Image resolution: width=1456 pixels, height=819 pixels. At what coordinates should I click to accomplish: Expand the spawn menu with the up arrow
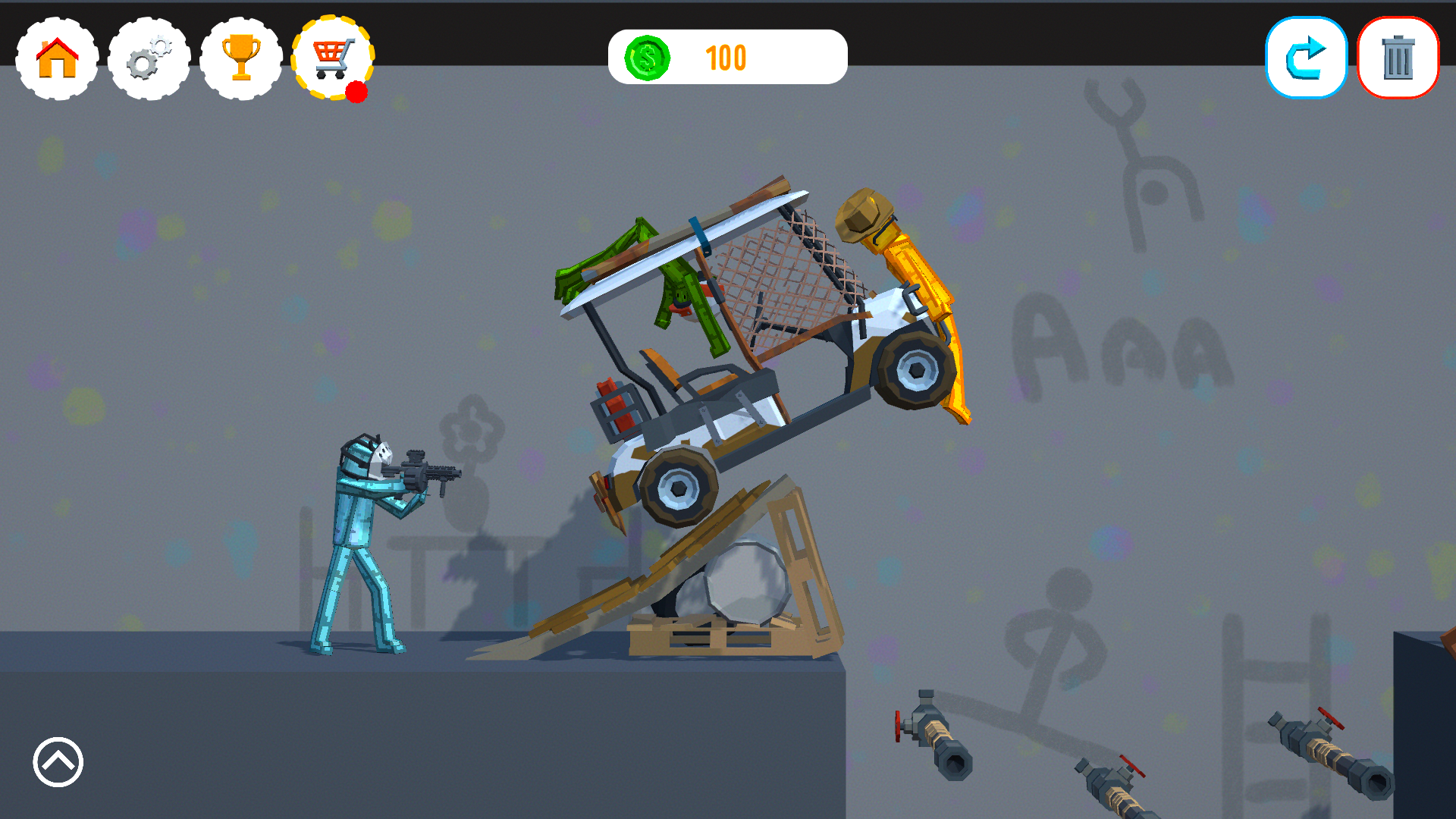57,763
